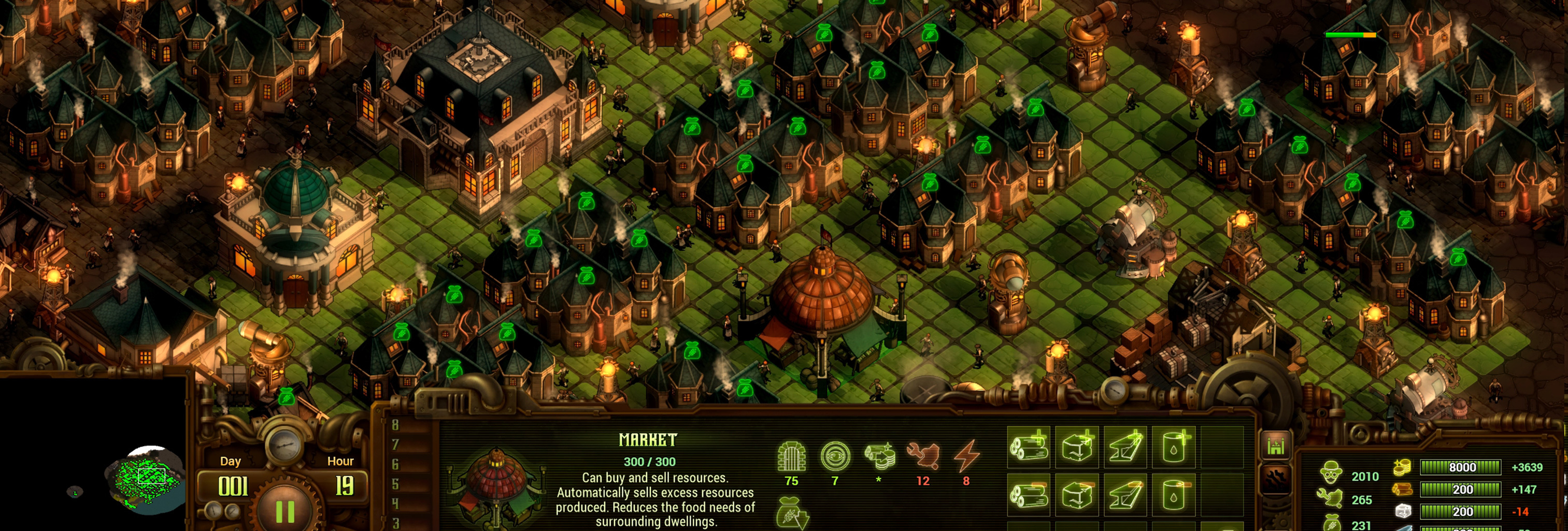Sell wood logs at the market
The height and width of the screenshot is (531, 1568).
(1029, 495)
